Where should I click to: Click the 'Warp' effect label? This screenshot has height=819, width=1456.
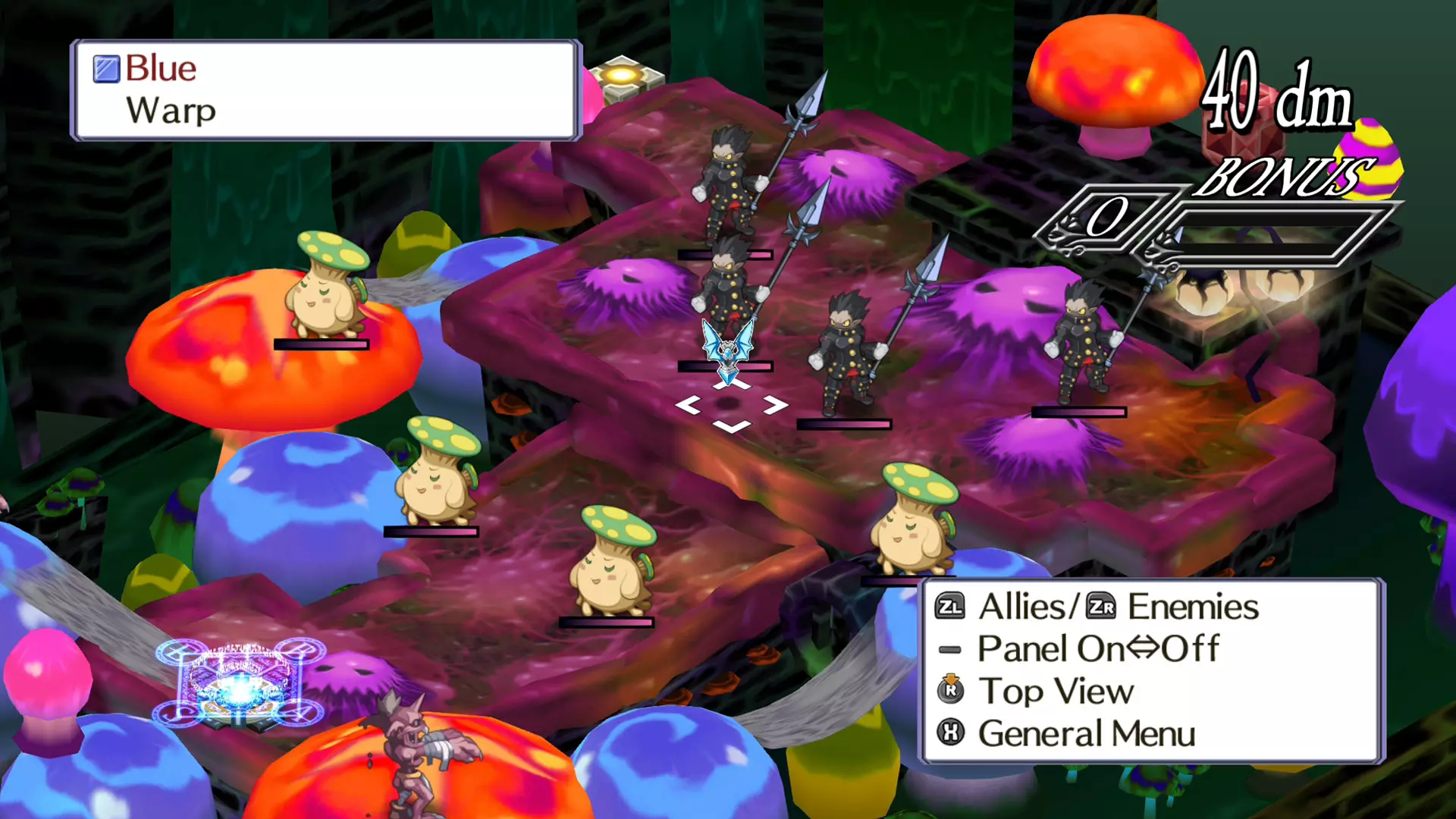coord(170,111)
